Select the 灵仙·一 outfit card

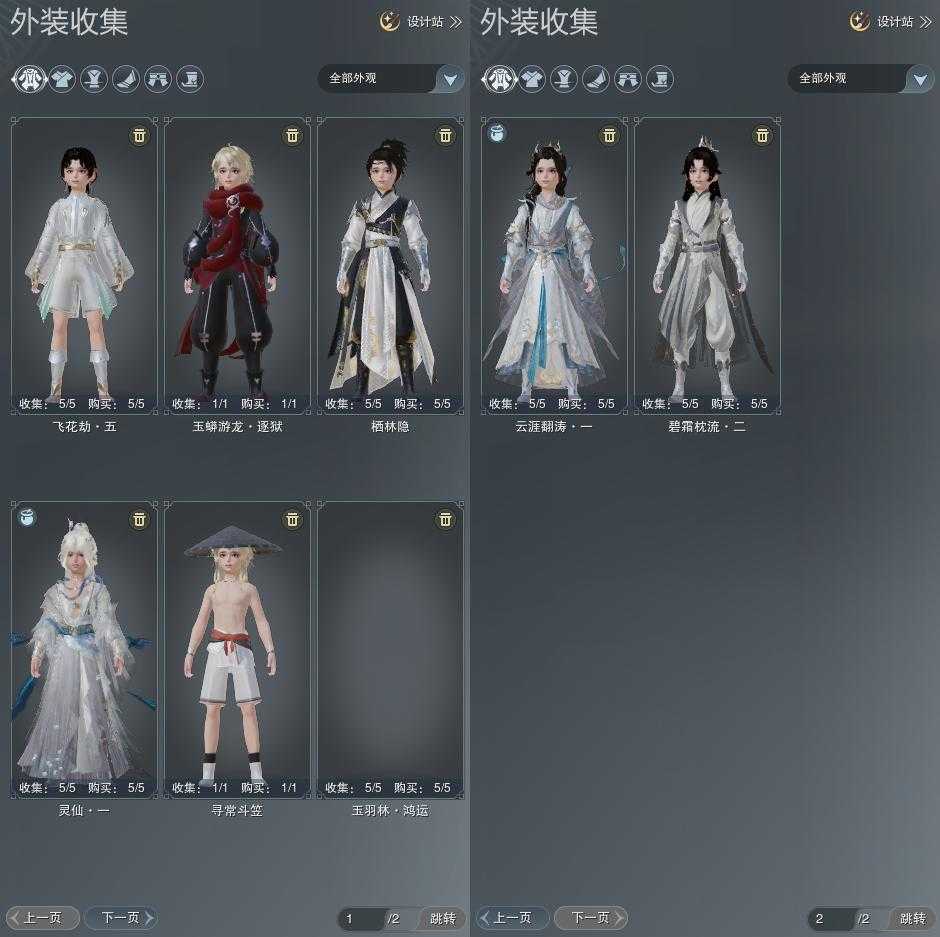[x=84, y=650]
